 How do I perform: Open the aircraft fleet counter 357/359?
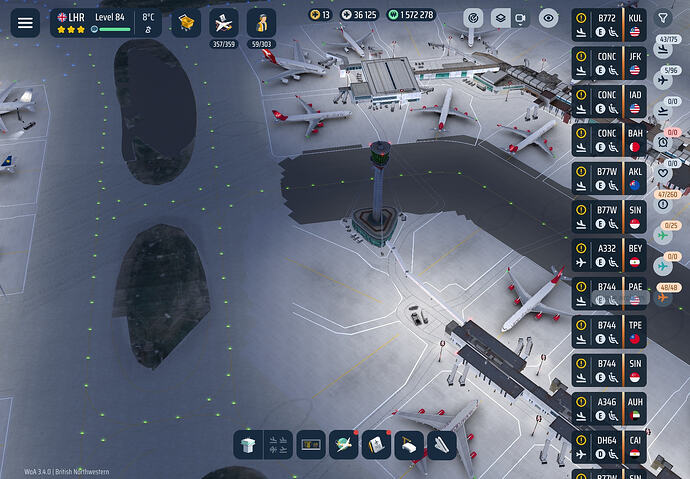[224, 24]
